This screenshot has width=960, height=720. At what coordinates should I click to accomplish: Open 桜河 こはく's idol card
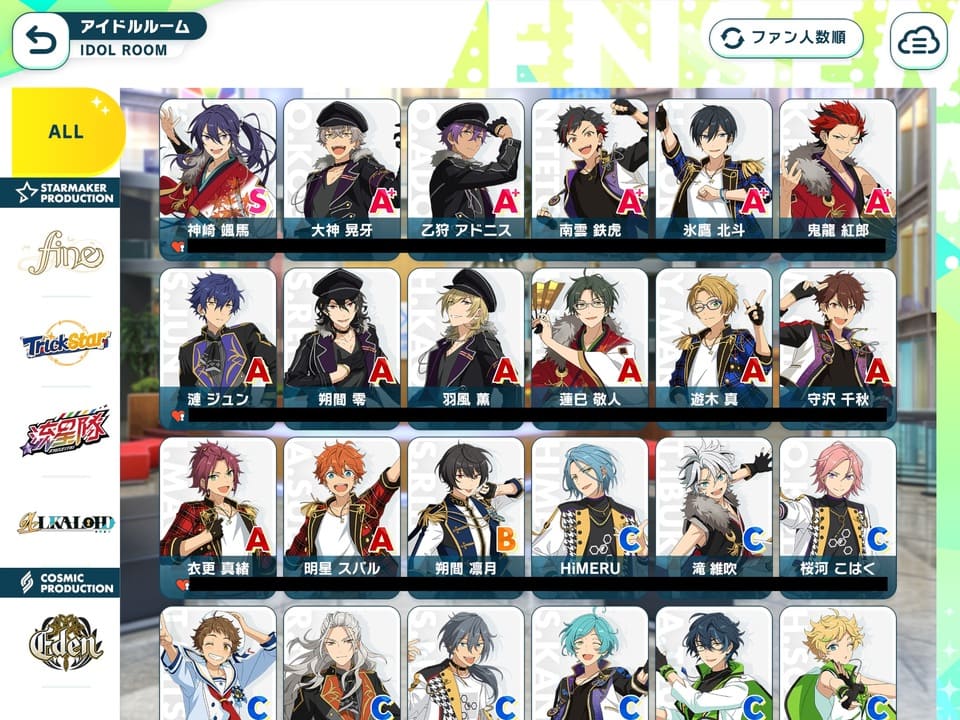838,508
